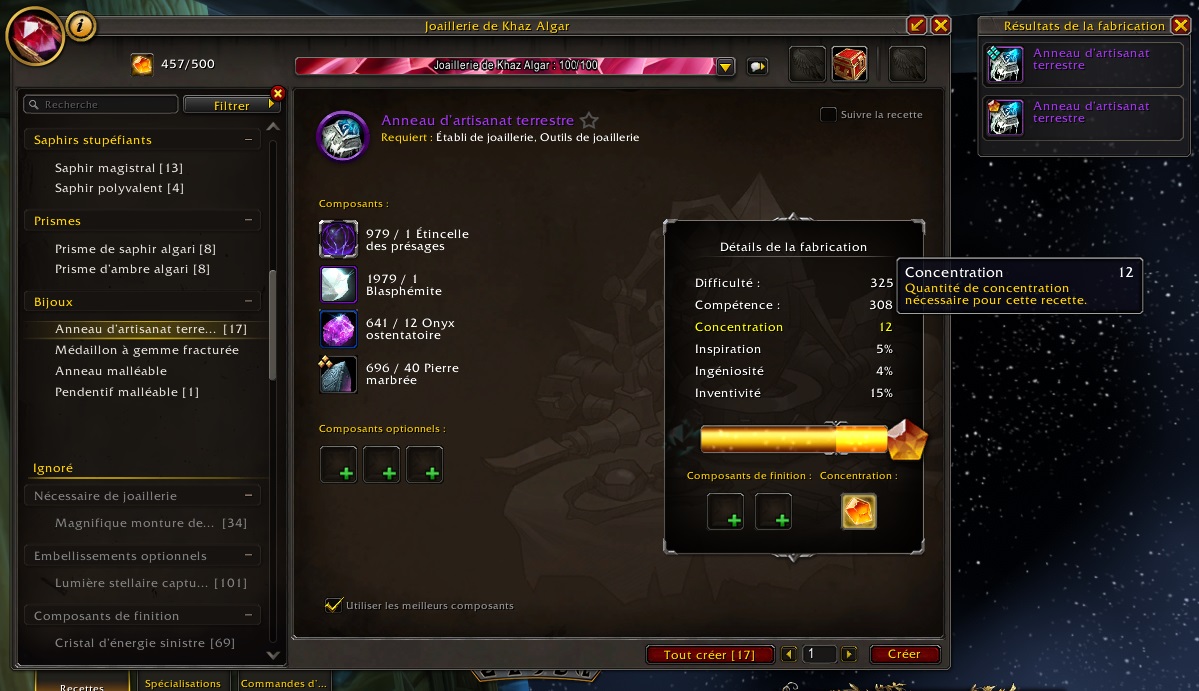Image resolution: width=1199 pixels, height=691 pixels.
Task: Click Tout créer [17] button
Action: [710, 654]
